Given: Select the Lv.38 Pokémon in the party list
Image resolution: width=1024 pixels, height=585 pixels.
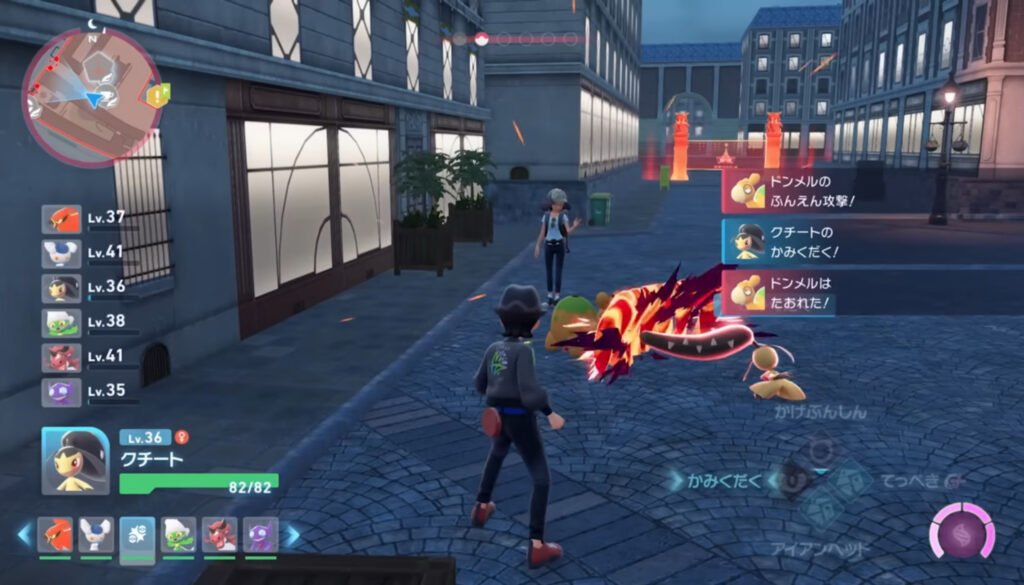Looking at the screenshot, I should [x=61, y=323].
